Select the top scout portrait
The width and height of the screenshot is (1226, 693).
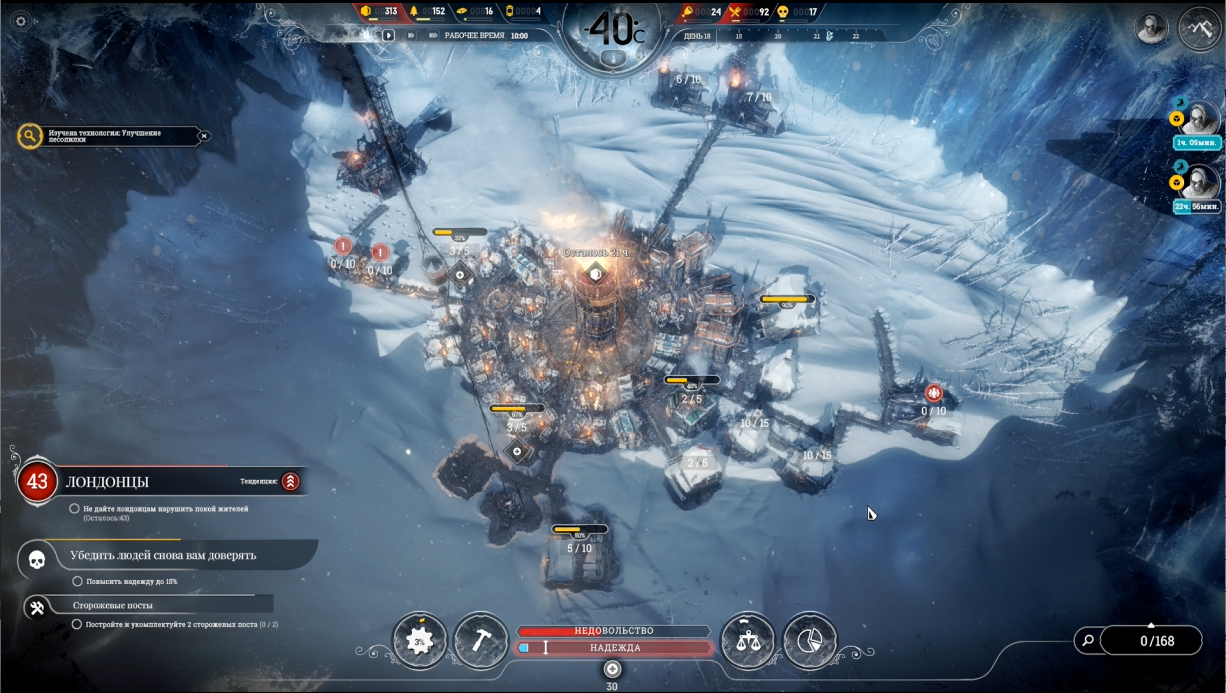pos(1198,120)
